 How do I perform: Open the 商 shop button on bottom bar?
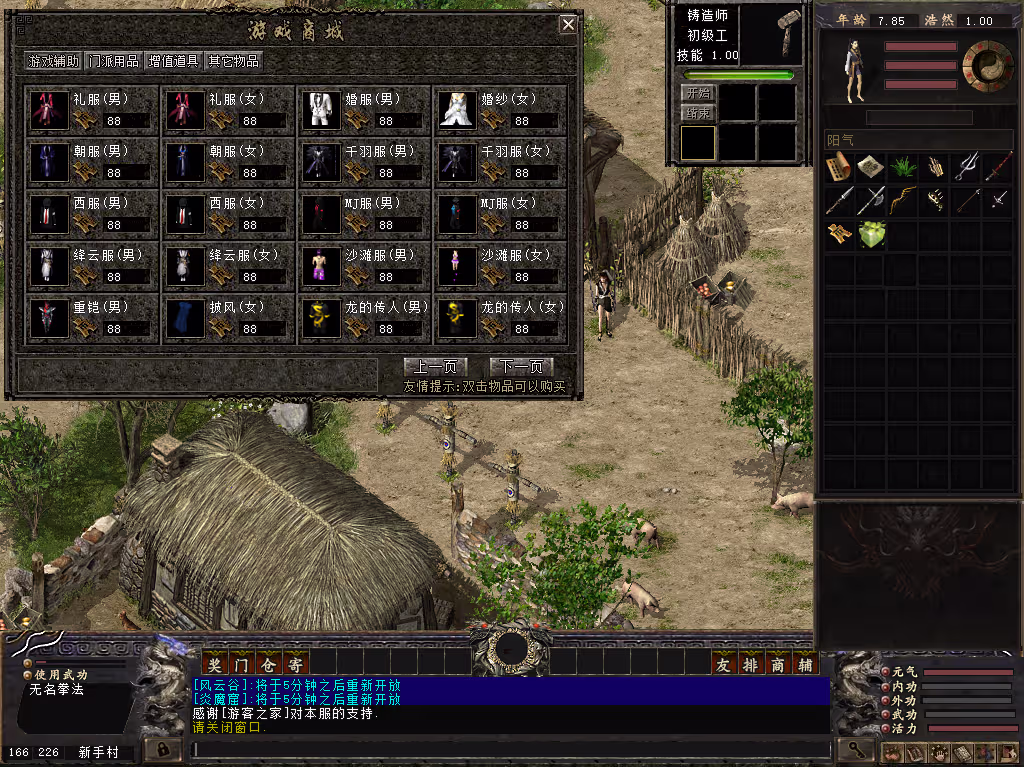778,663
